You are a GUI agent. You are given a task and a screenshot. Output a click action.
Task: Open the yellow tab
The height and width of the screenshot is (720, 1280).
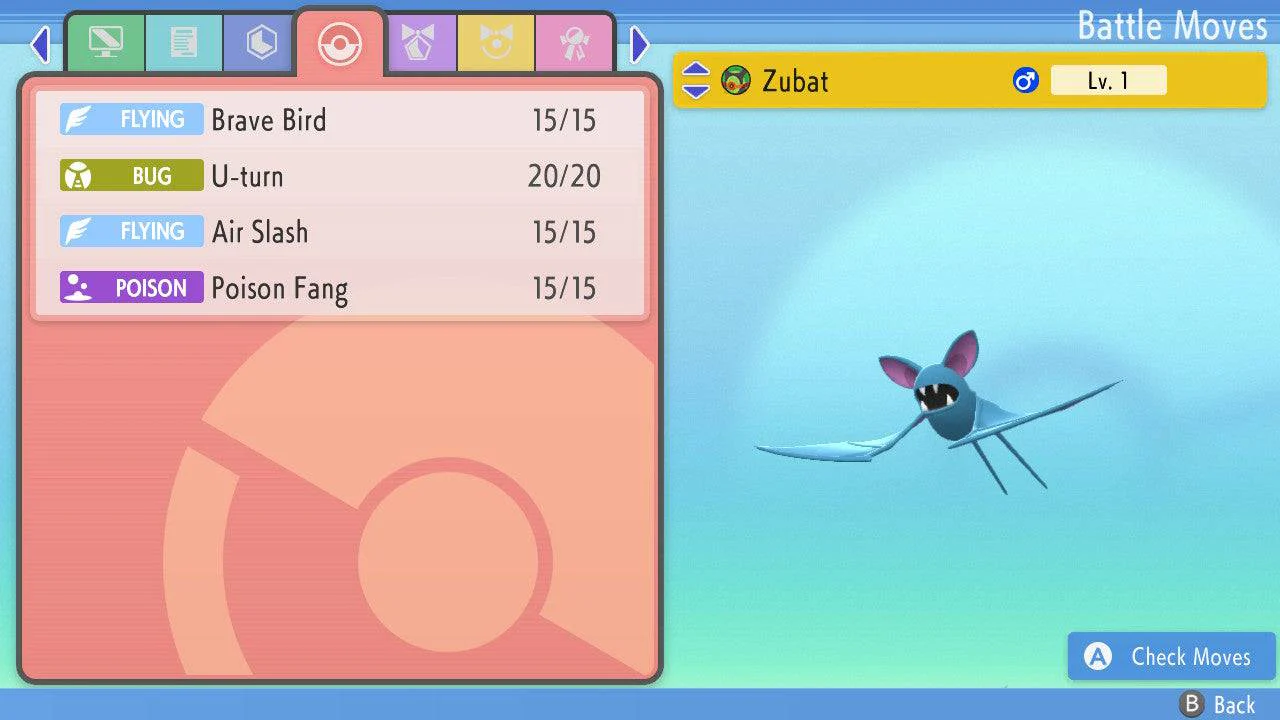pyautogui.click(x=496, y=43)
